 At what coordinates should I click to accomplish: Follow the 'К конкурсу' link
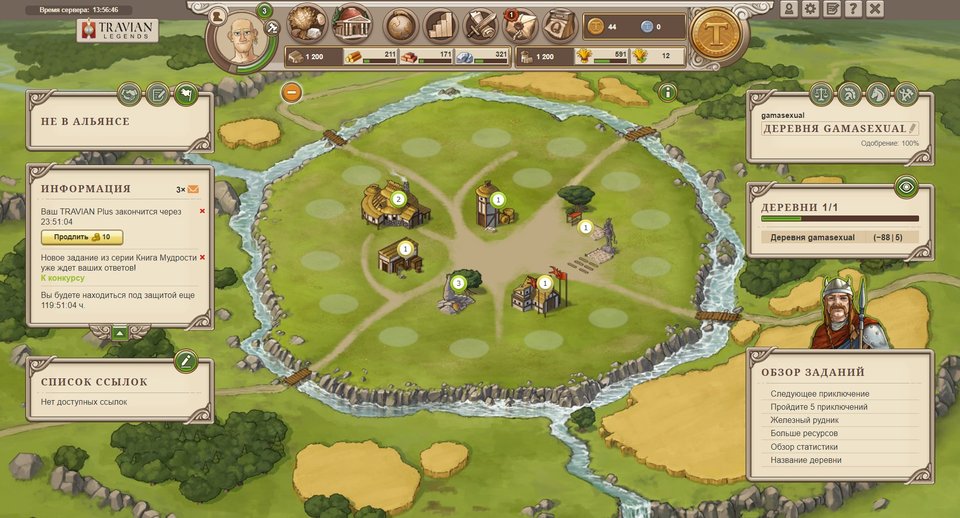point(63,278)
